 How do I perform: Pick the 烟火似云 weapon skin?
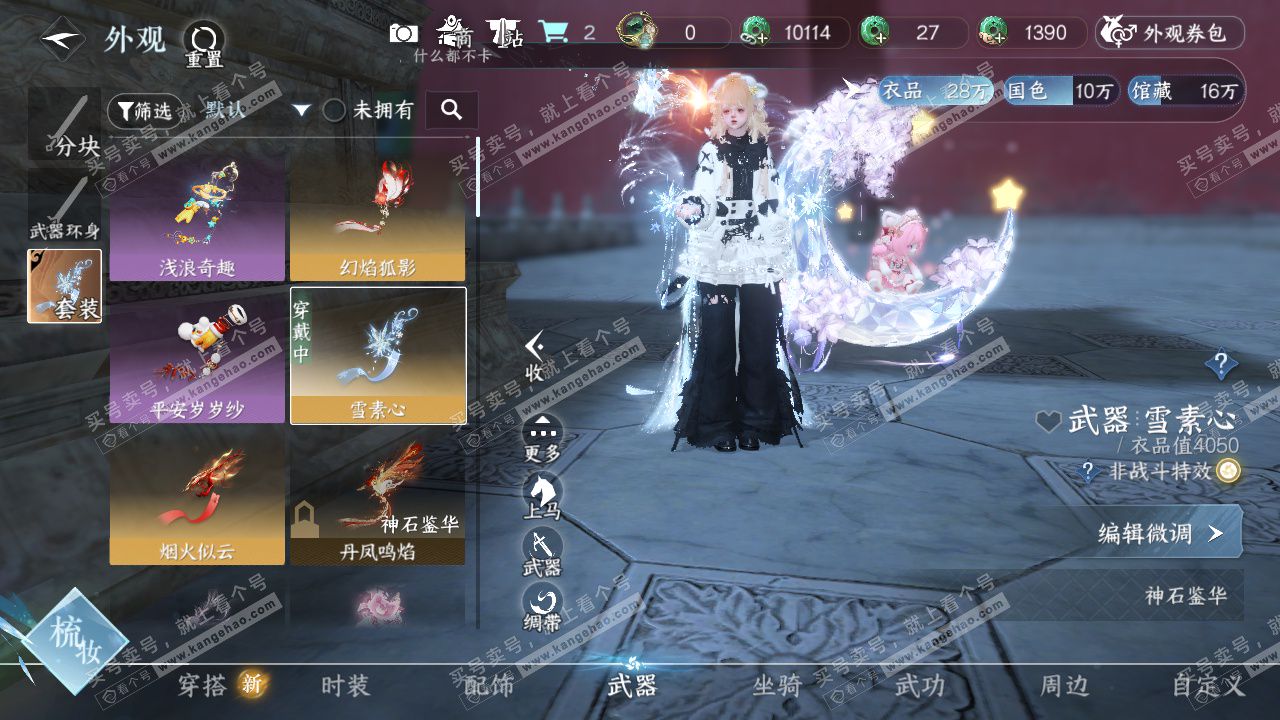(x=197, y=500)
